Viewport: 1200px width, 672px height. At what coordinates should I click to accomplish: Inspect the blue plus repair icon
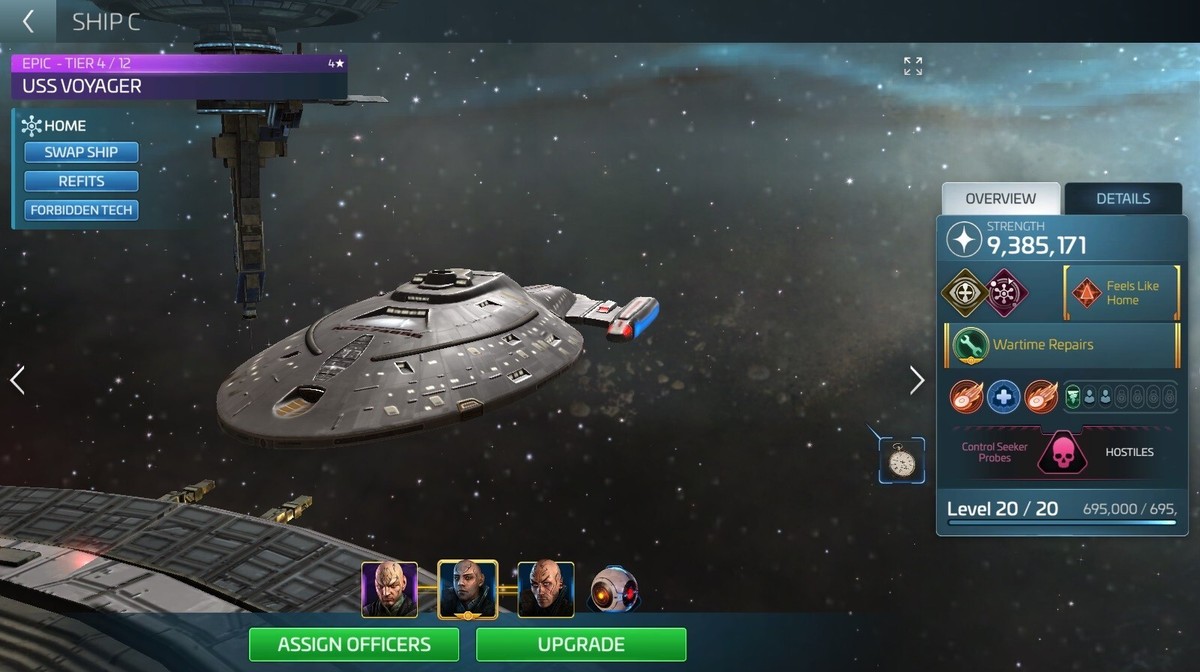(1003, 397)
